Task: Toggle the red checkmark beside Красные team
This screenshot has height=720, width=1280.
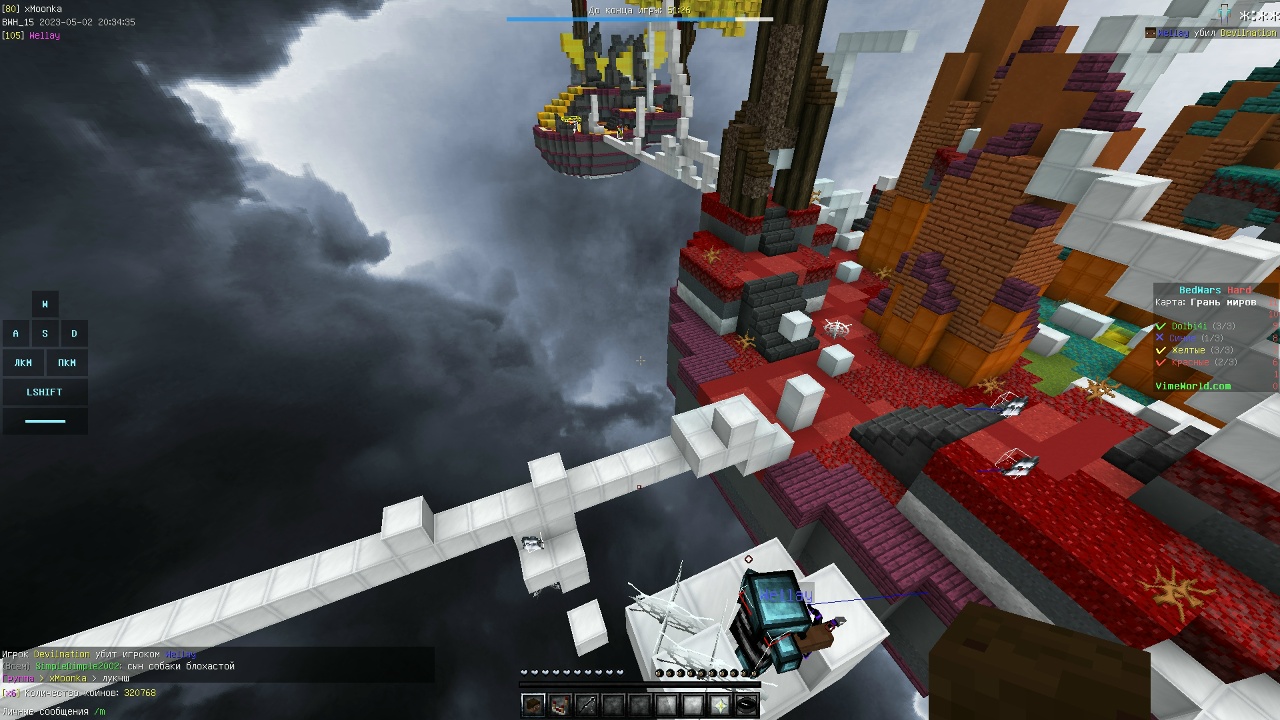Action: 1160,362
